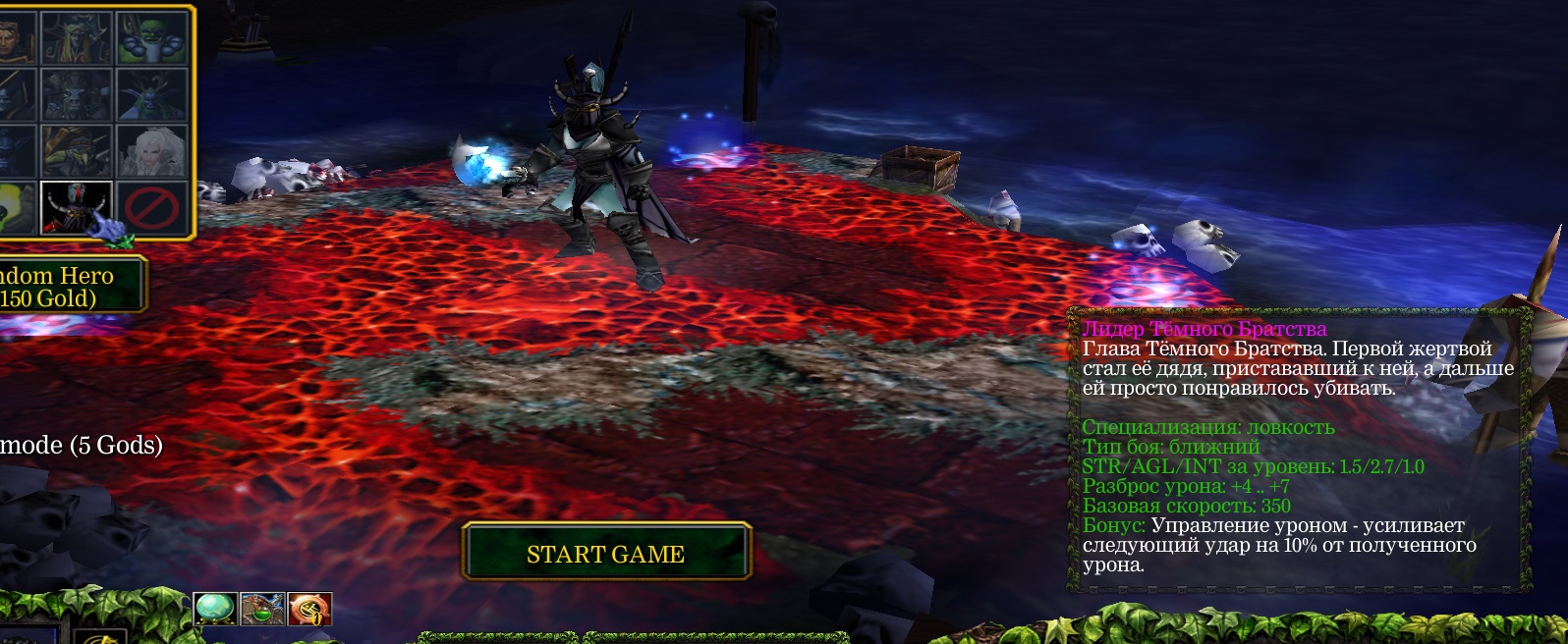Open the crystal ball icon

point(213,609)
